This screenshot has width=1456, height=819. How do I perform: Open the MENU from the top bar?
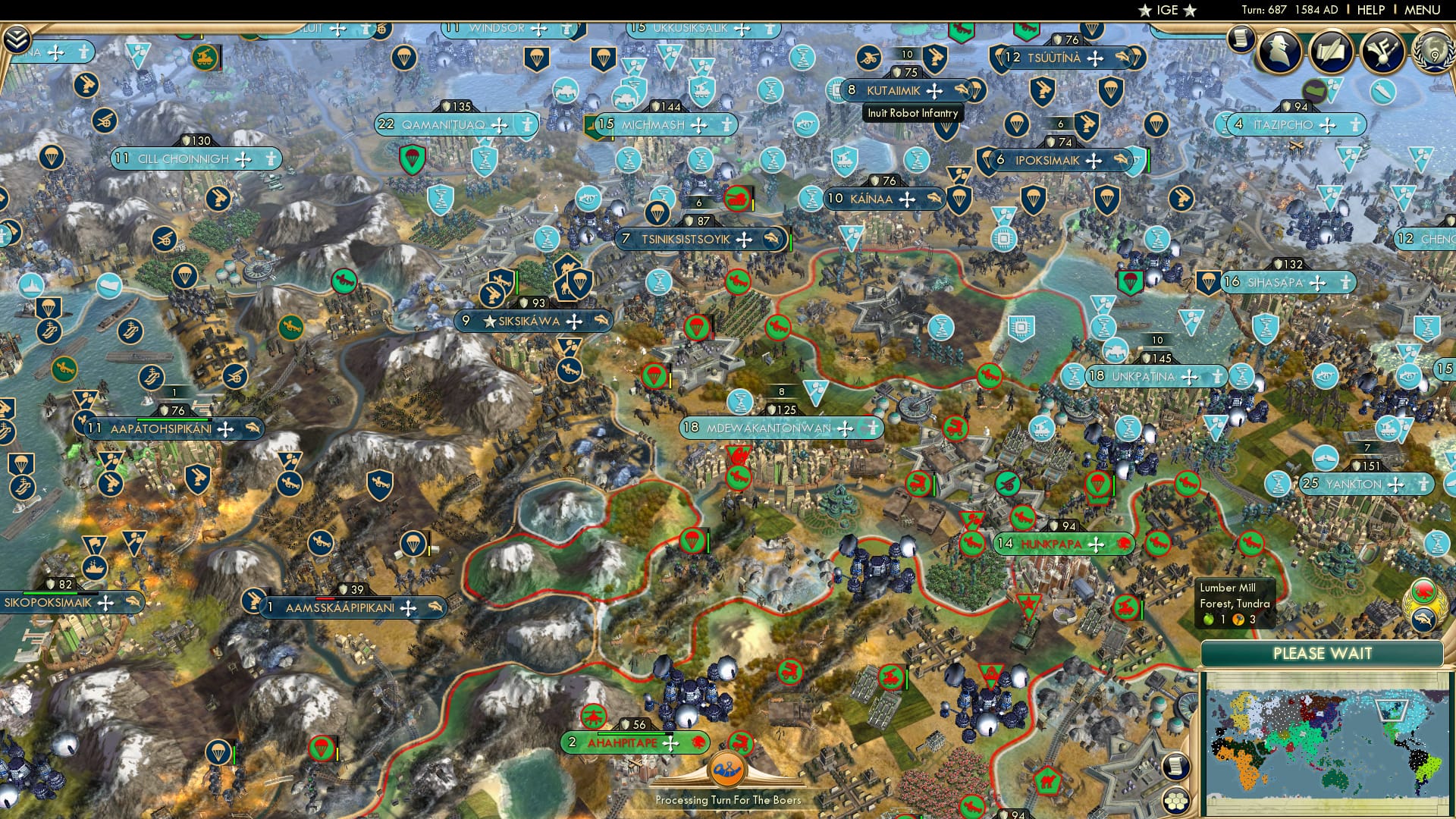click(1422, 10)
